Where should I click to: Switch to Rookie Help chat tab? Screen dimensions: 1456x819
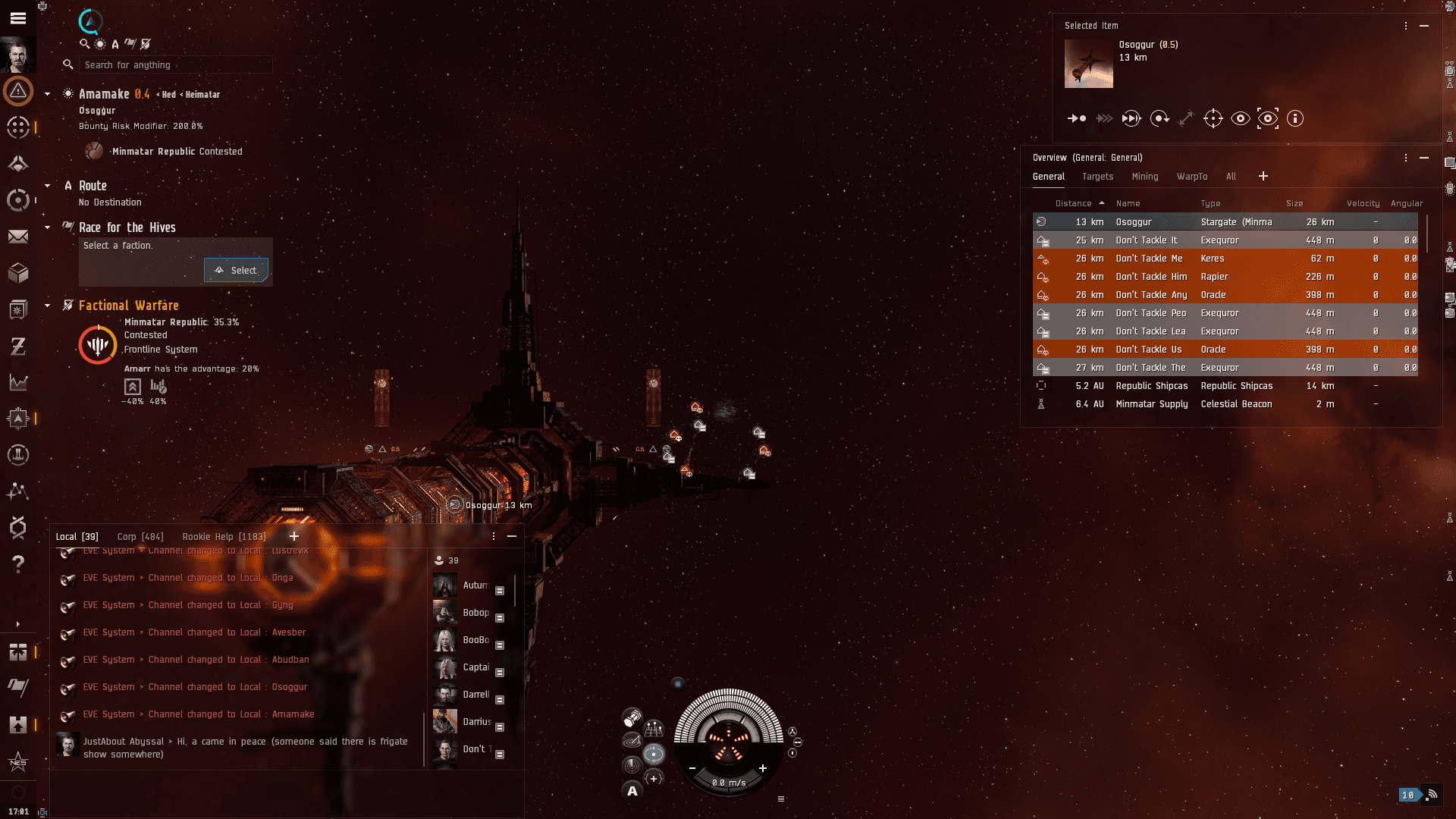point(224,537)
